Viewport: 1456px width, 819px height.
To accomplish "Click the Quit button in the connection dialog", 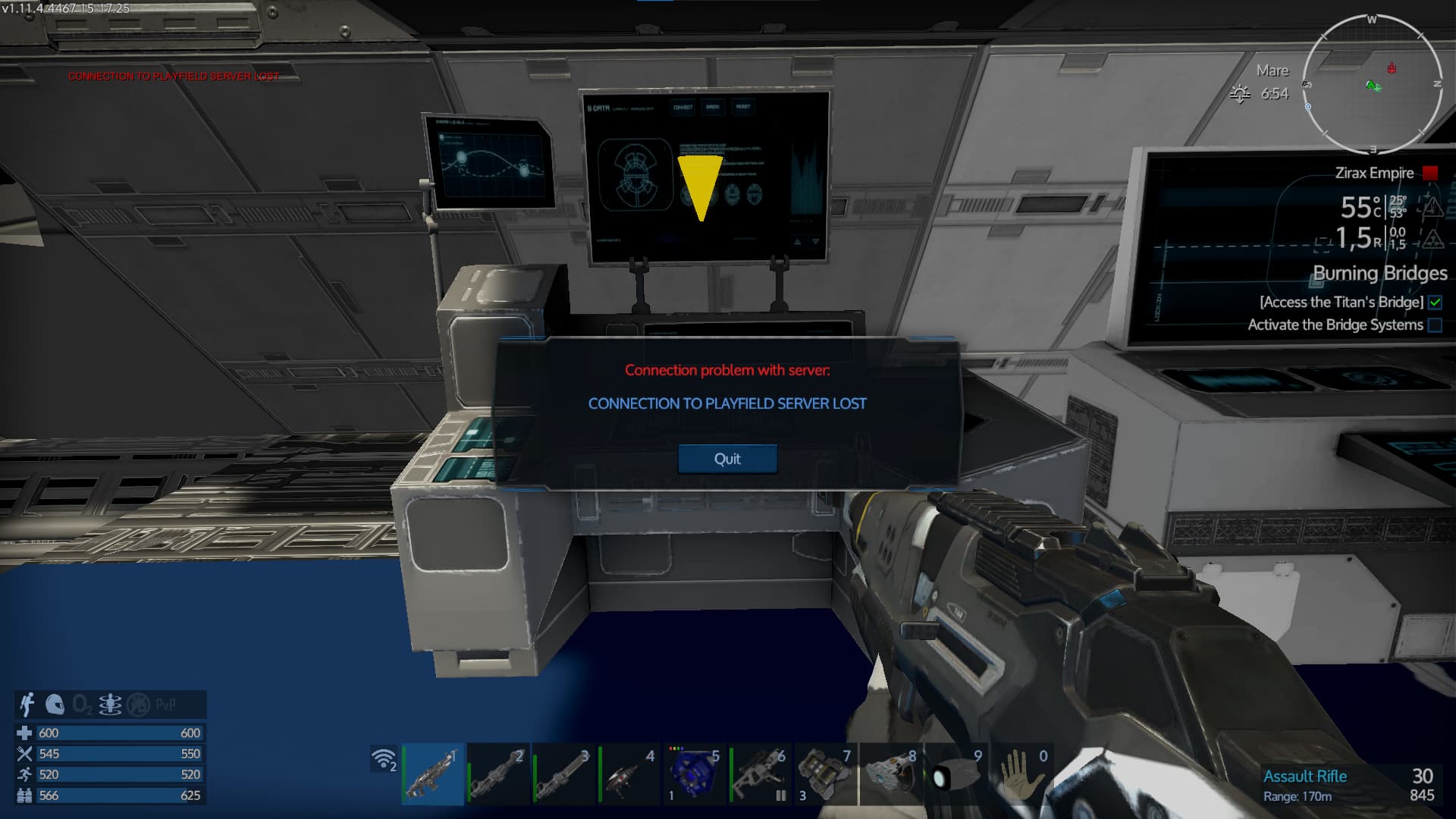I will click(x=727, y=459).
